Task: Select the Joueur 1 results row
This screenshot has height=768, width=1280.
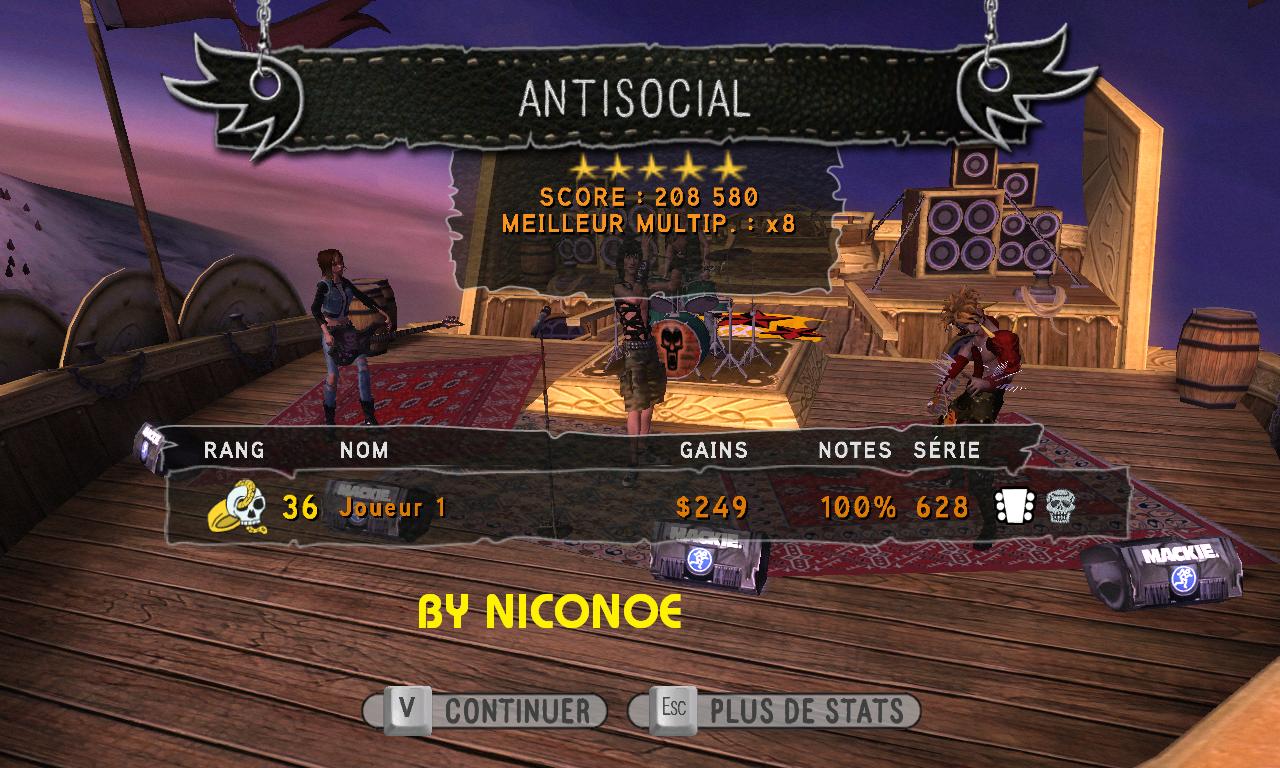Action: 640,507
